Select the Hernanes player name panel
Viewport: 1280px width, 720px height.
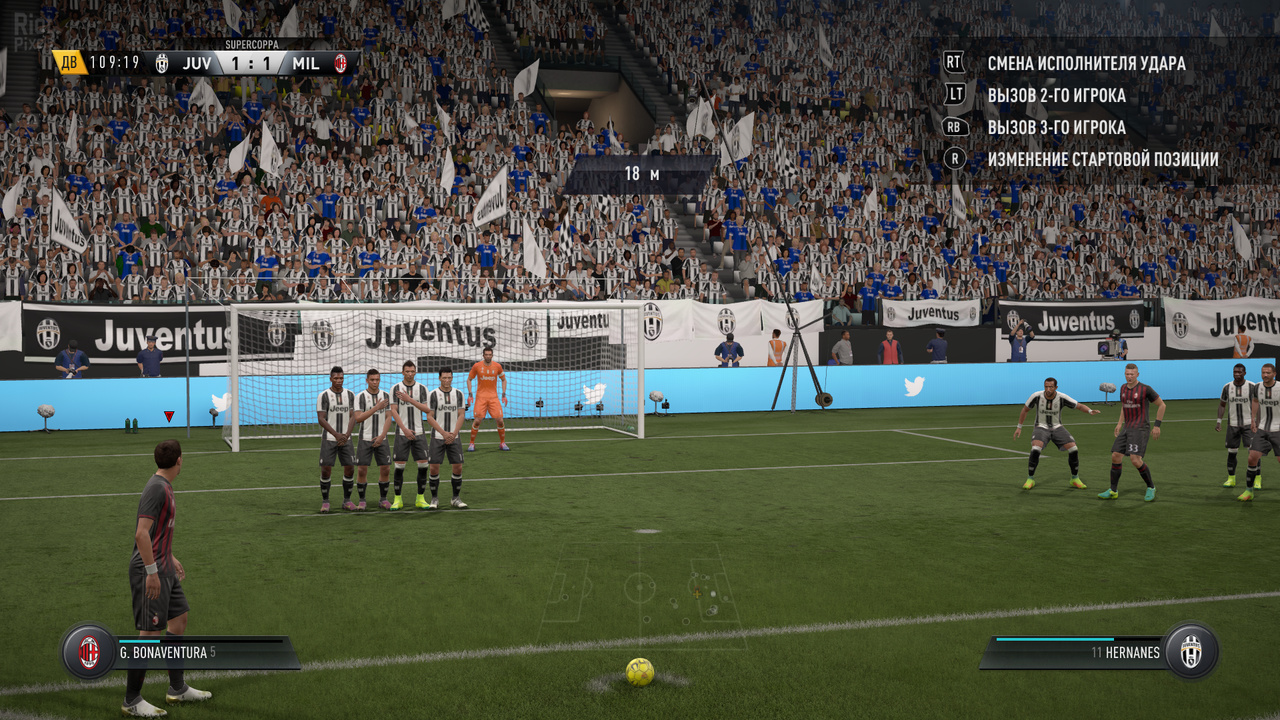pos(1075,653)
